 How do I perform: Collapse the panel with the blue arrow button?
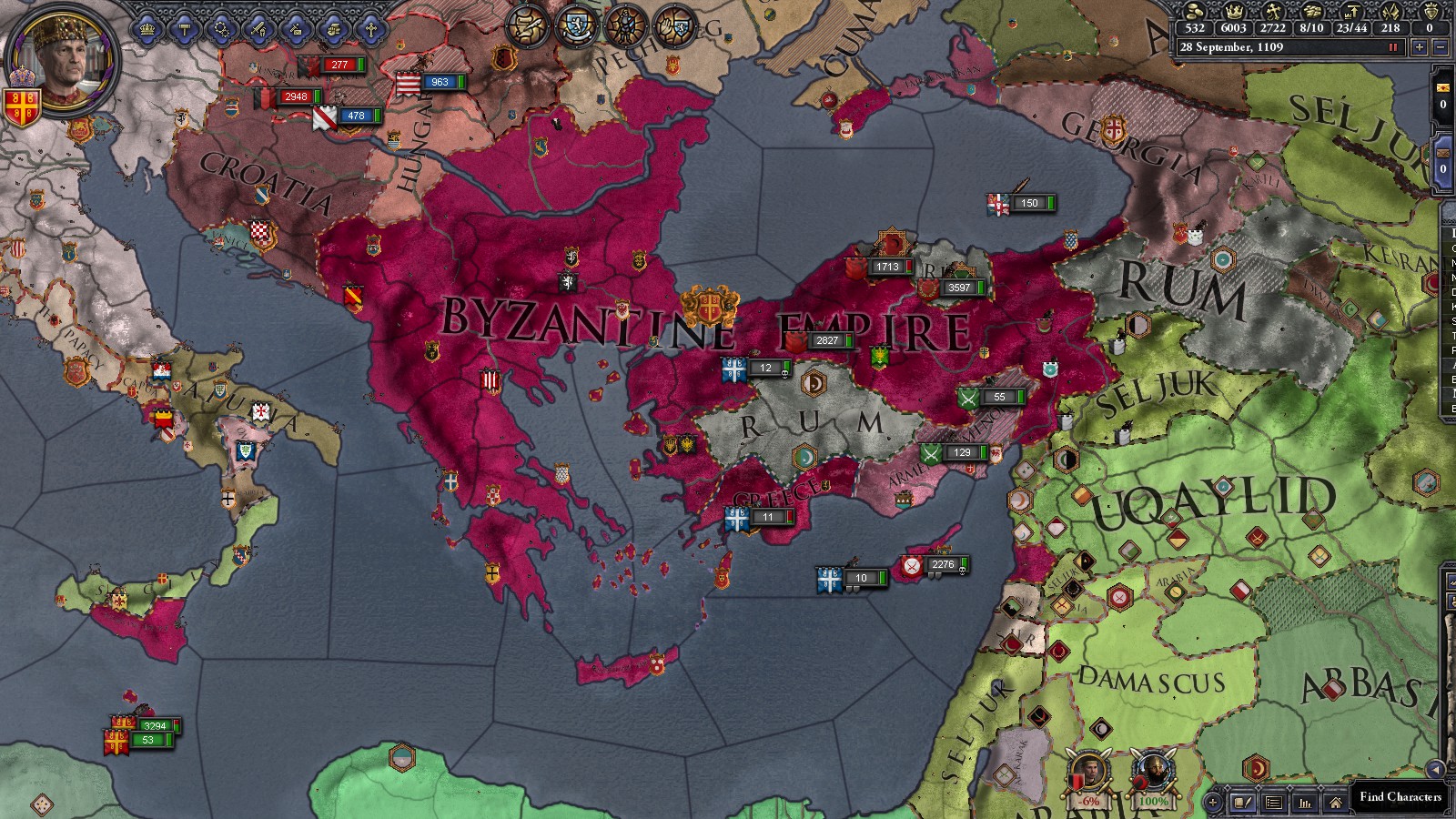tap(1435, 769)
